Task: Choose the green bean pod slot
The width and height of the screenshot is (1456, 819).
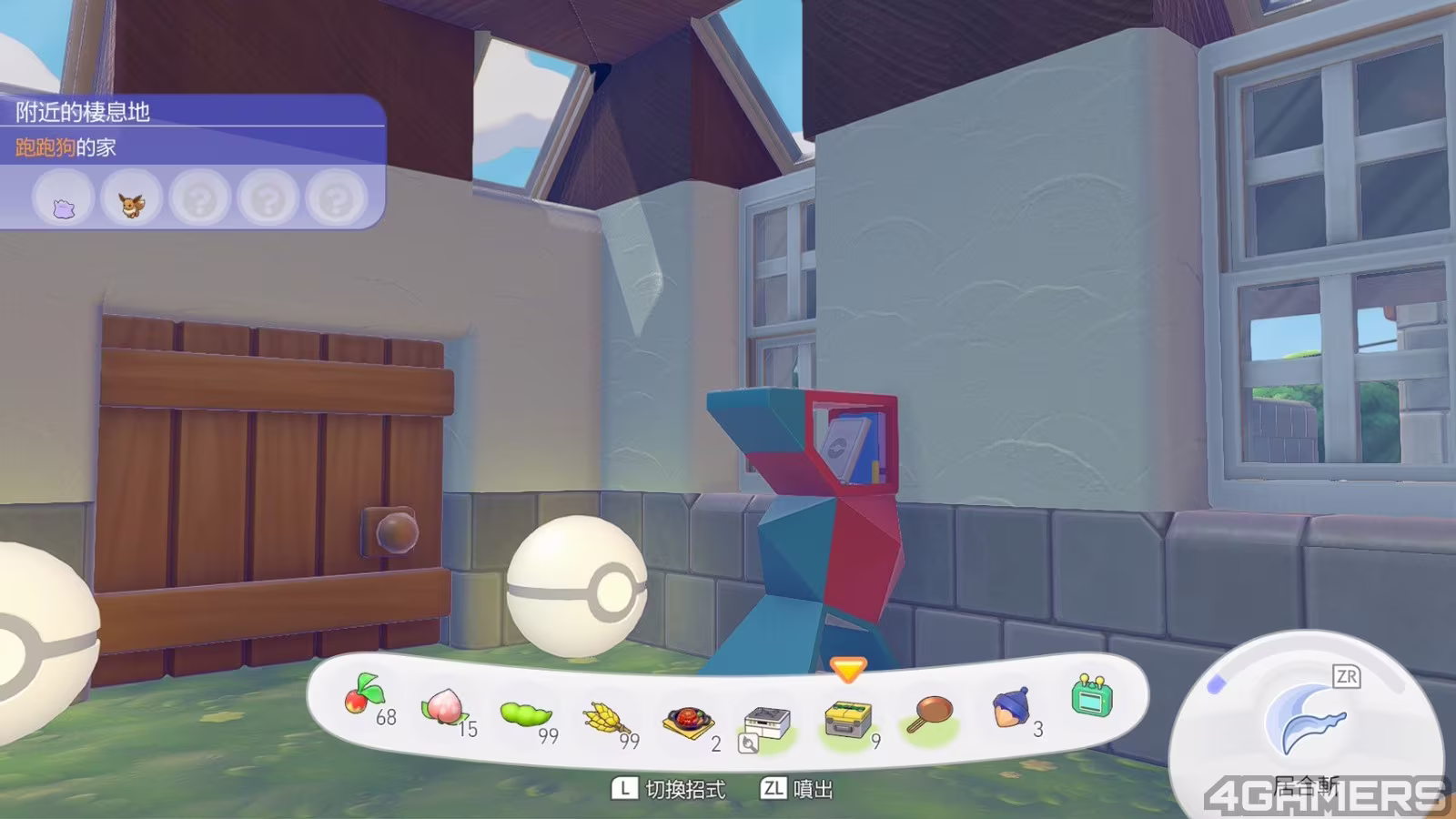Action: point(525,714)
